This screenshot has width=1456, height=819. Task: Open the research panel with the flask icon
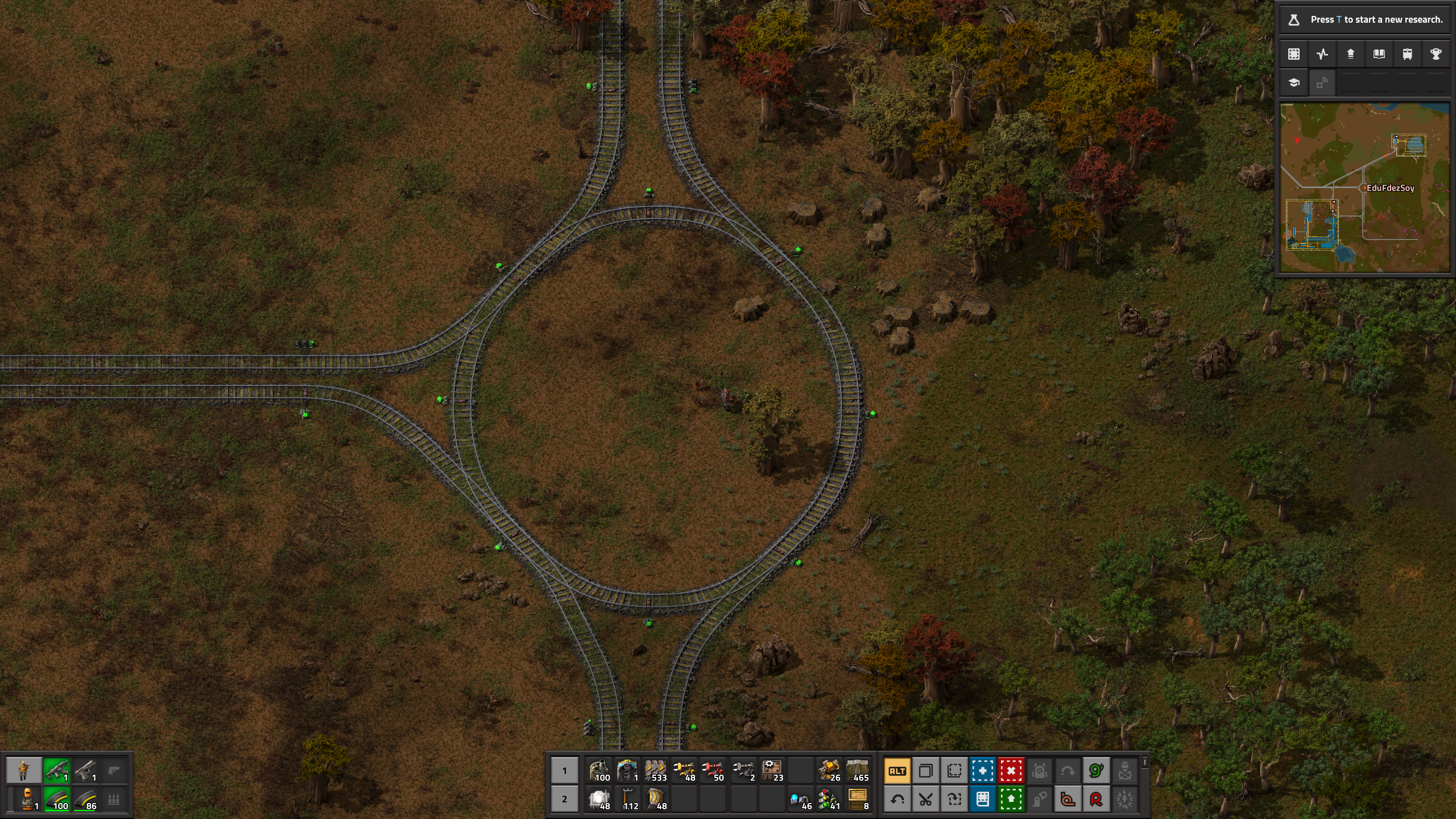1294,20
